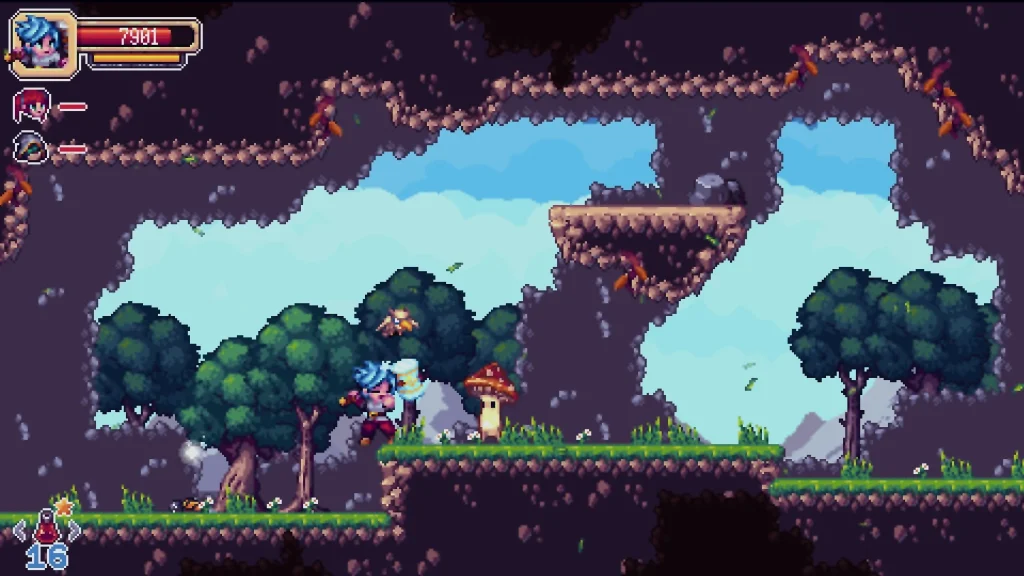Use the red potion item

[46, 526]
